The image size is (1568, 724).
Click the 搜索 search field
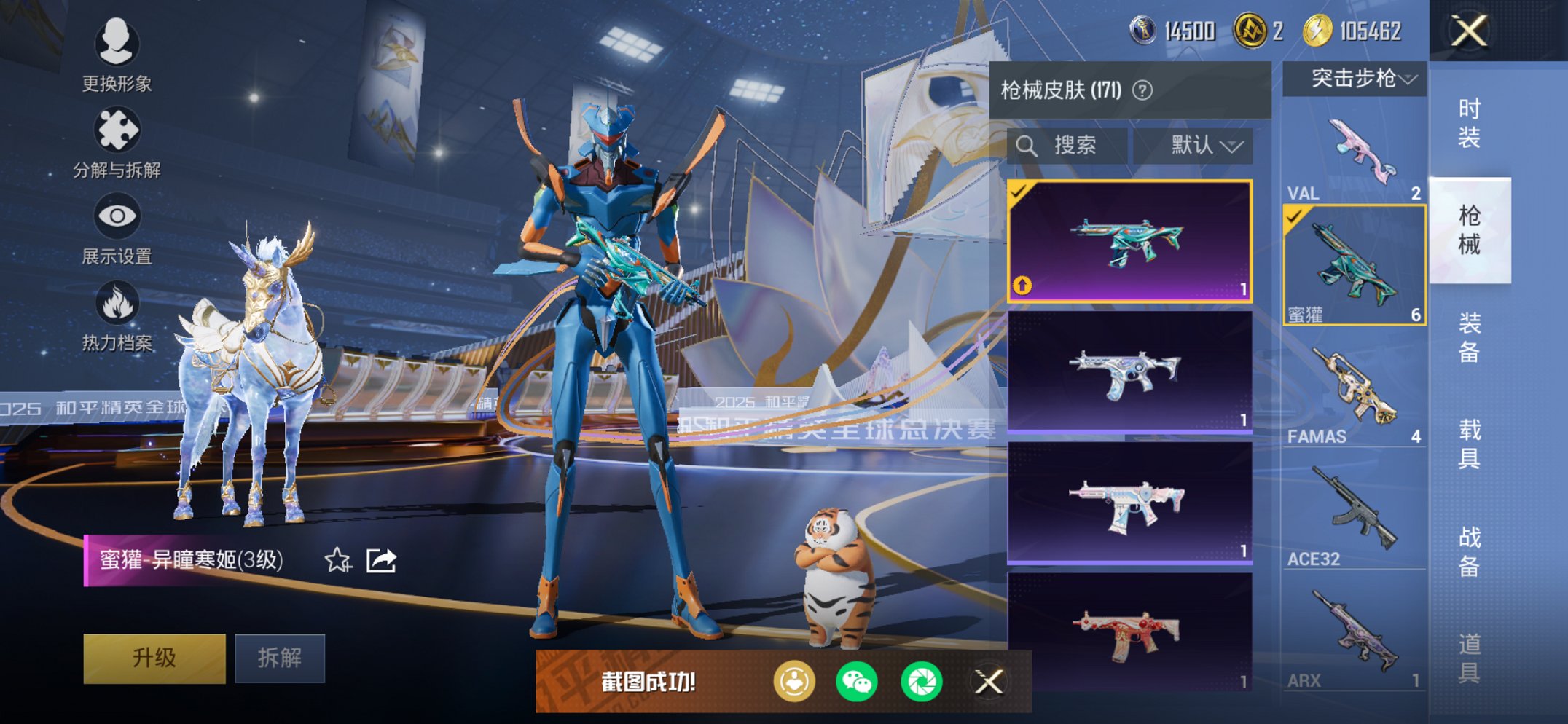(1067, 146)
